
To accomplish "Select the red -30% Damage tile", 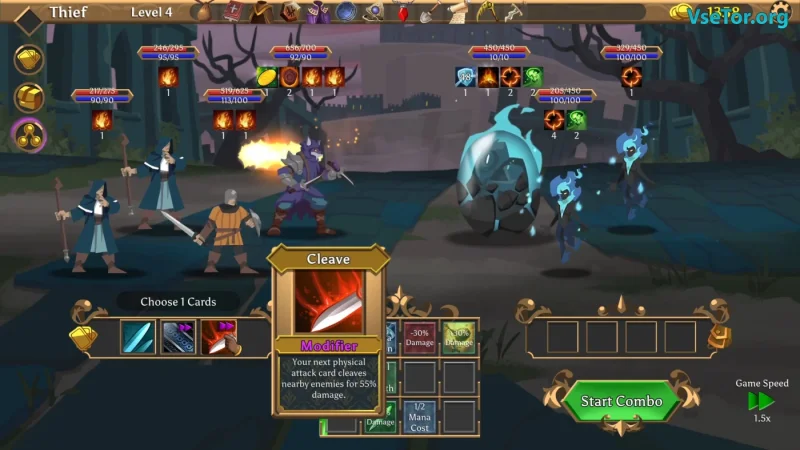I will [x=420, y=339].
